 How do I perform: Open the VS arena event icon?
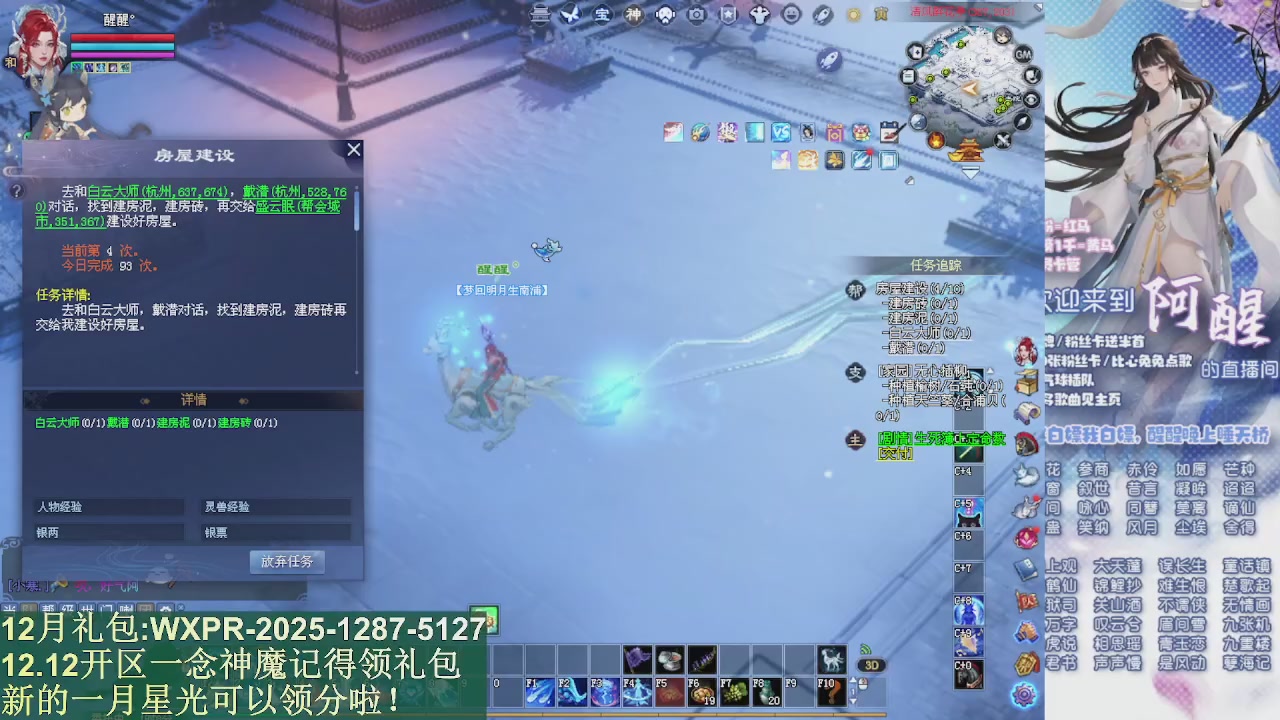[780, 132]
